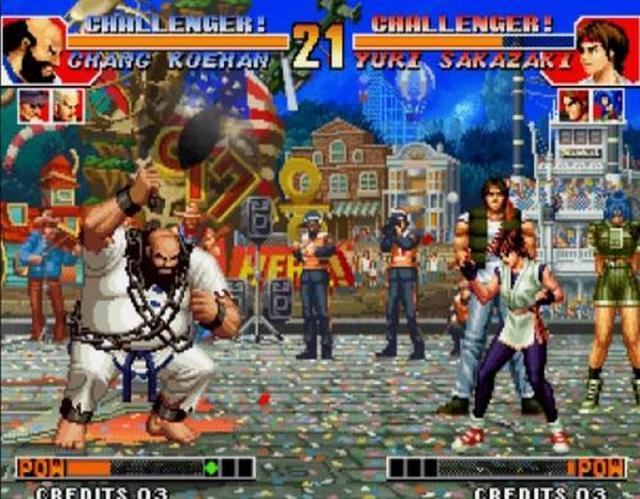640x499 pixels.
Task: Select the blue-haired teammate portrait under Yuri
Action: pos(607,105)
